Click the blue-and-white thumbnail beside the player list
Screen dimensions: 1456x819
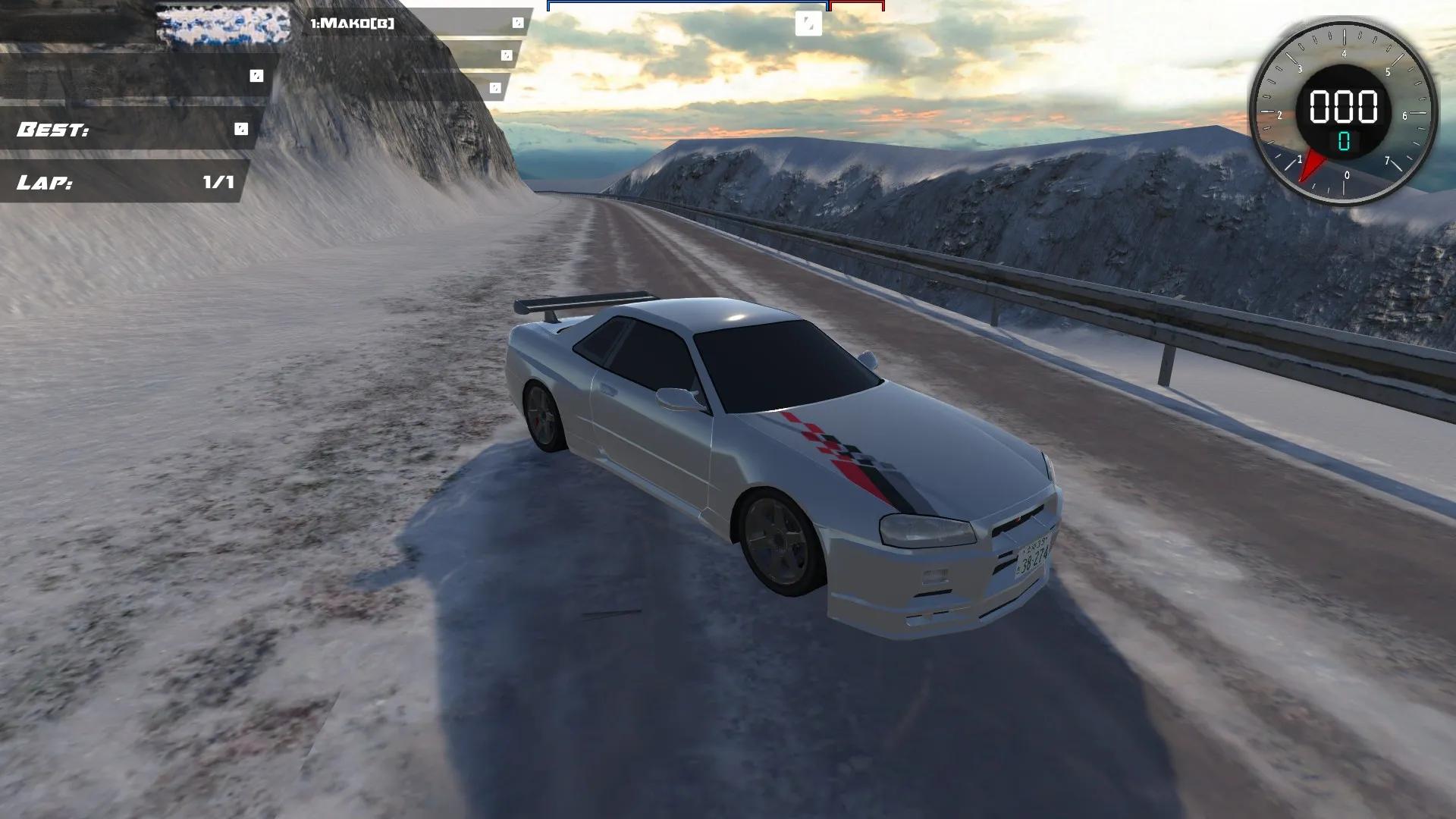223,24
